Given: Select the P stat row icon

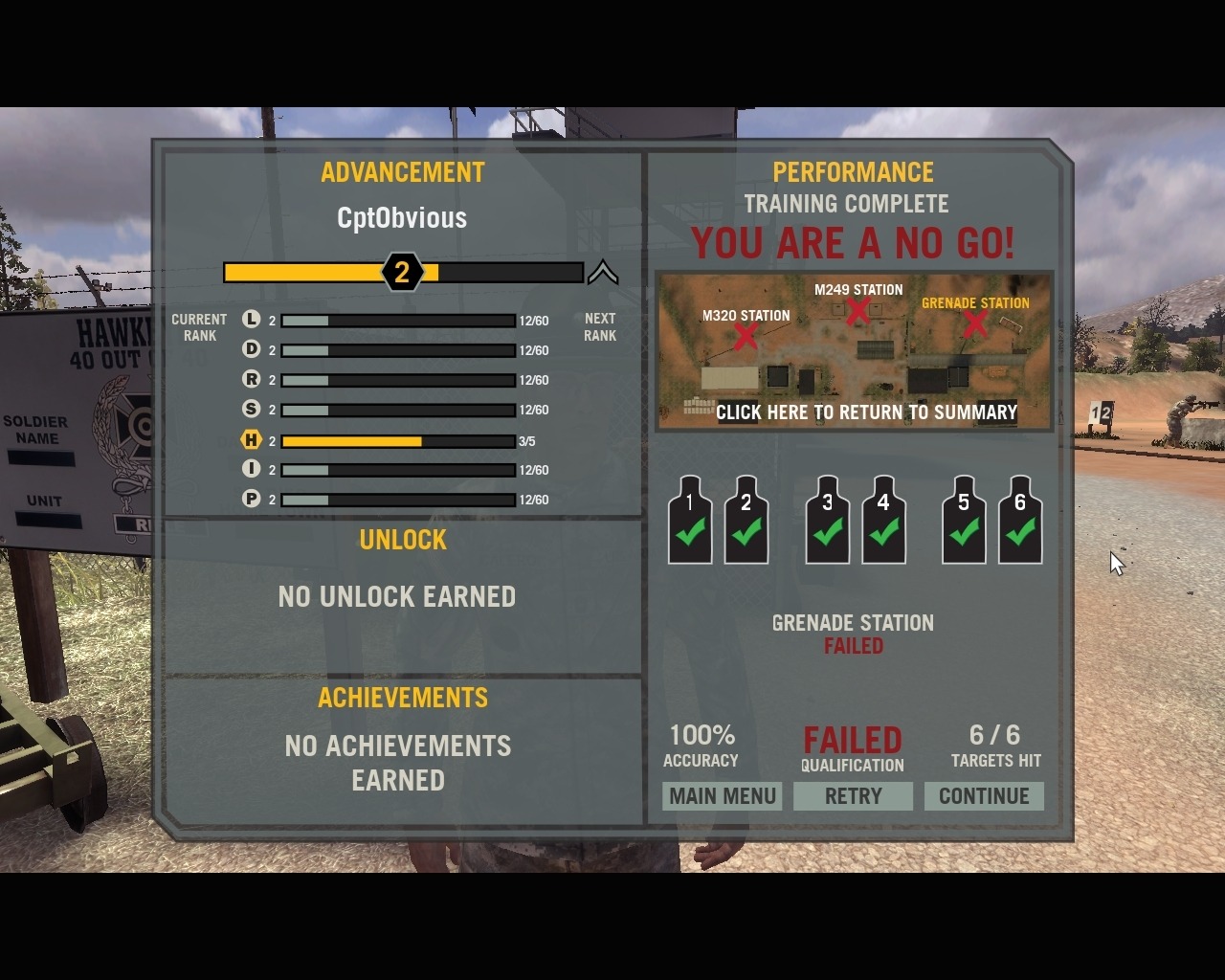Looking at the screenshot, I should pyautogui.click(x=251, y=499).
